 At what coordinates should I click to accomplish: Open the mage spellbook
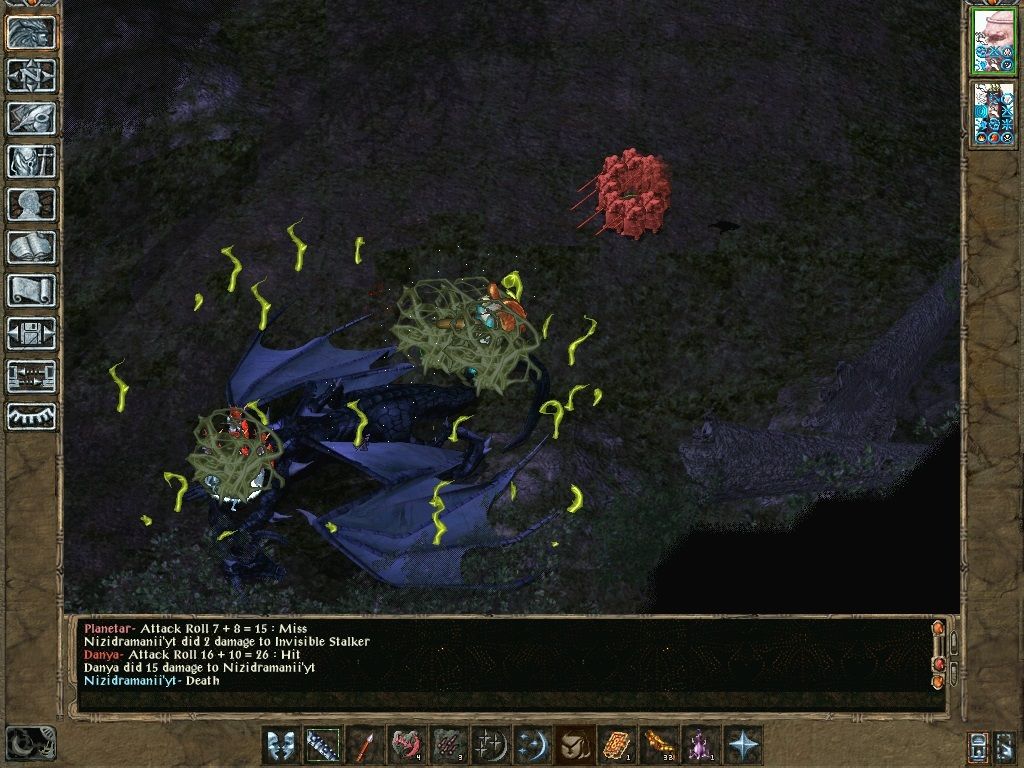pos(31,247)
